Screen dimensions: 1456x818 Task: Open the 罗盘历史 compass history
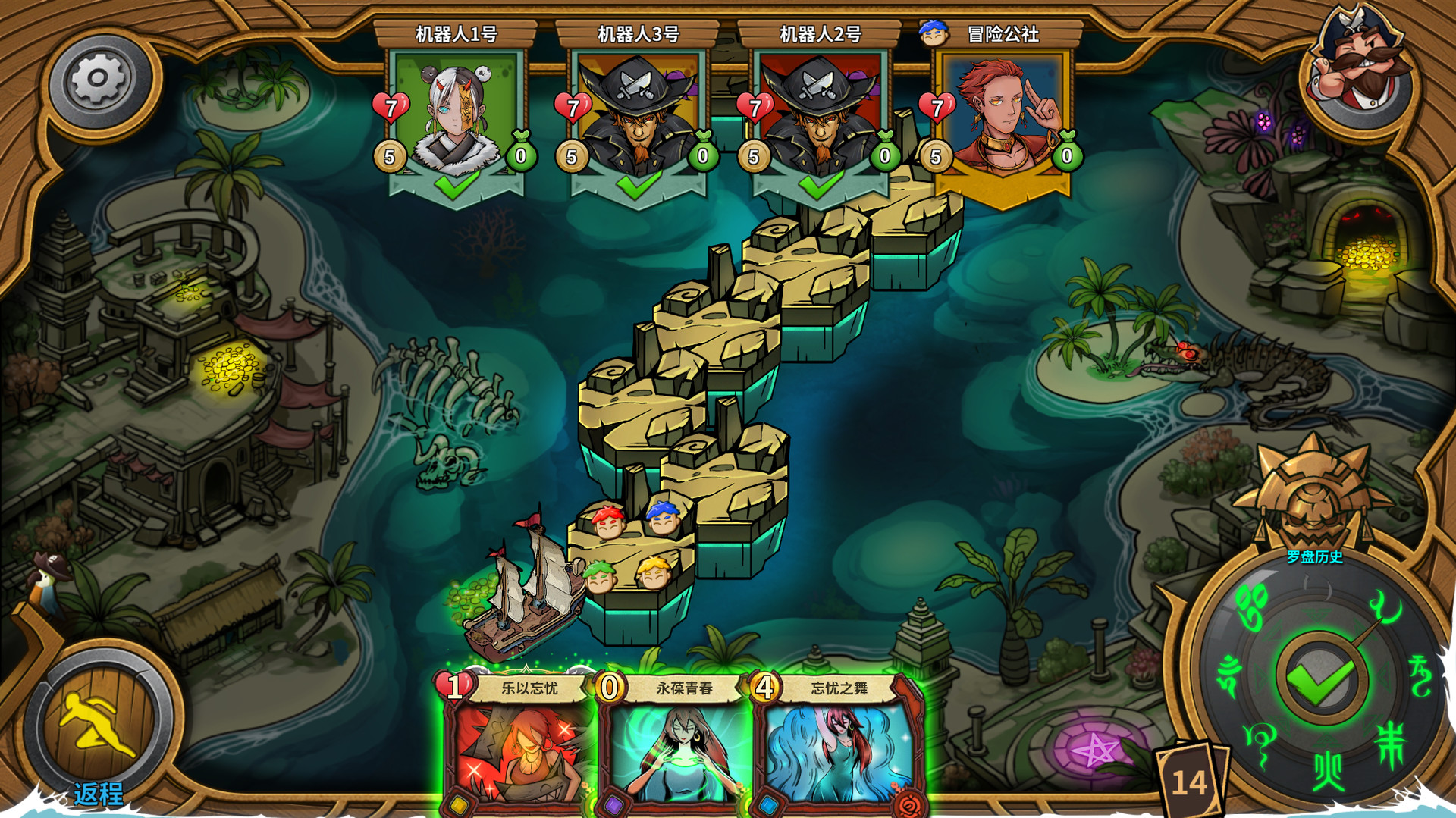pyautogui.click(x=1314, y=557)
